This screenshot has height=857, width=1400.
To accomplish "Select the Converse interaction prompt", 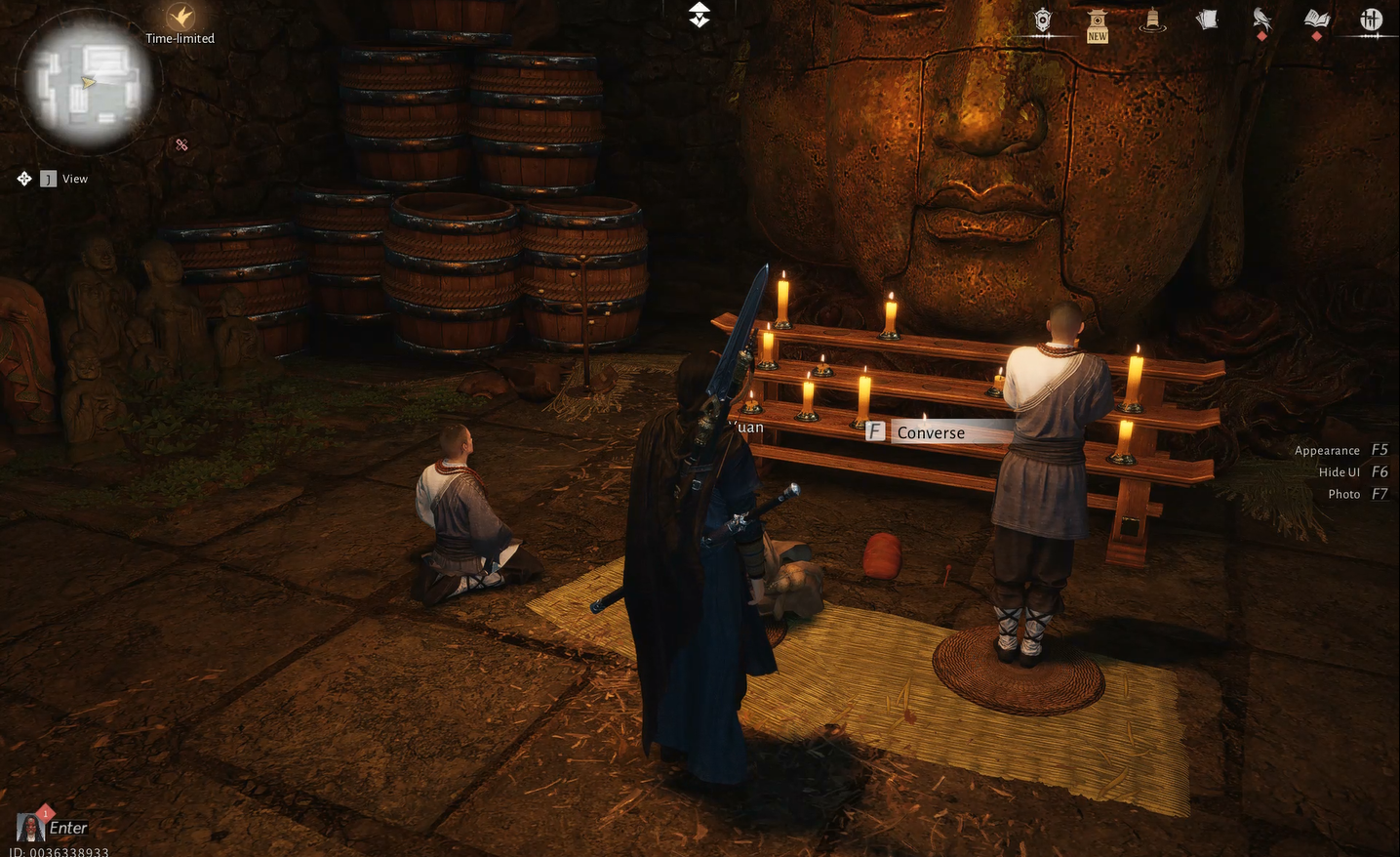I will click(930, 432).
